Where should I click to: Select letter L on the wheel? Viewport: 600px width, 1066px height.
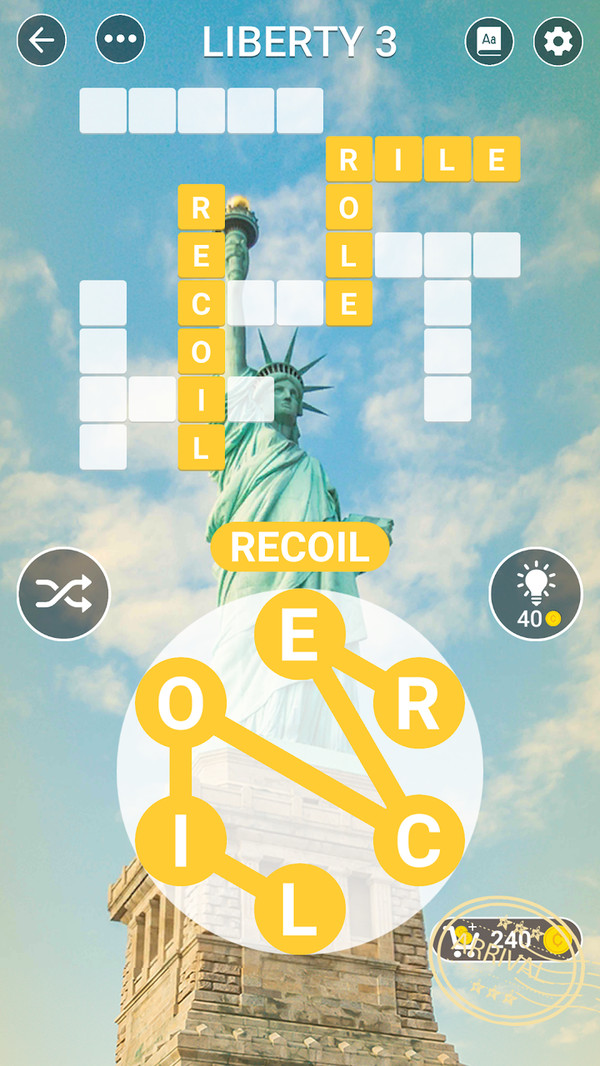point(299,910)
